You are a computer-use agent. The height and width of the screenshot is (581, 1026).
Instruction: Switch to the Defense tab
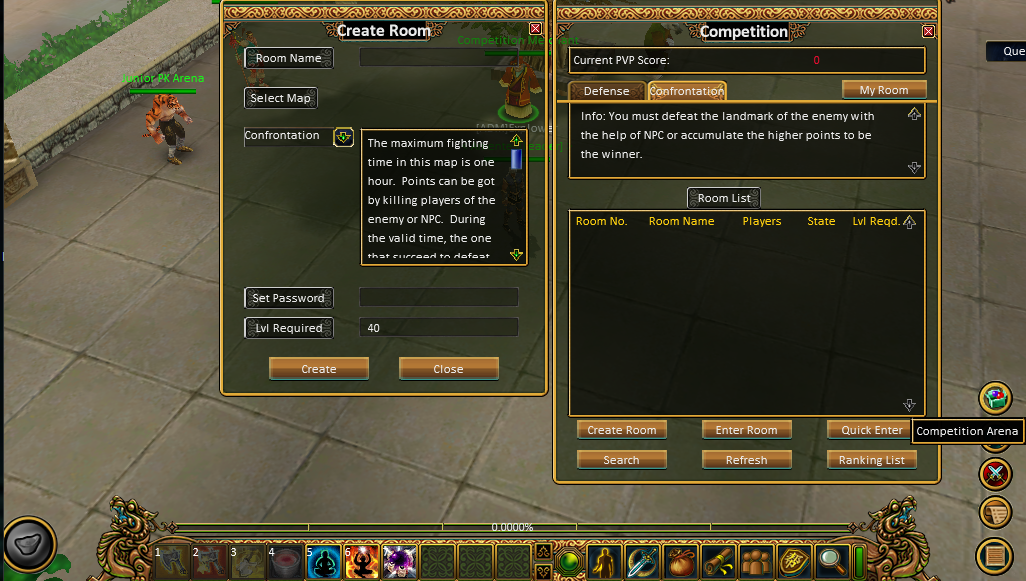606,91
